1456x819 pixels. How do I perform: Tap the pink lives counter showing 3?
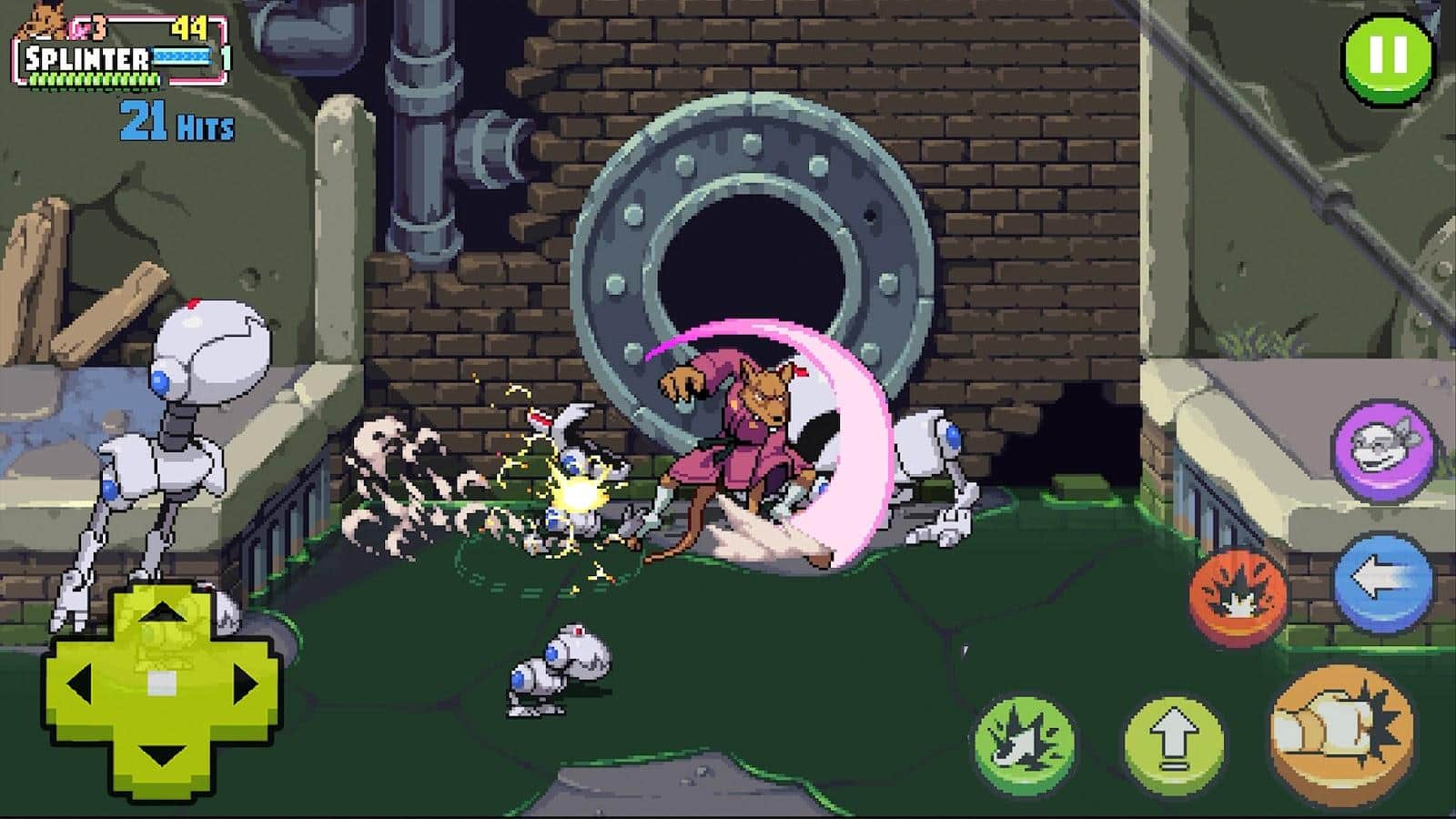click(84, 27)
